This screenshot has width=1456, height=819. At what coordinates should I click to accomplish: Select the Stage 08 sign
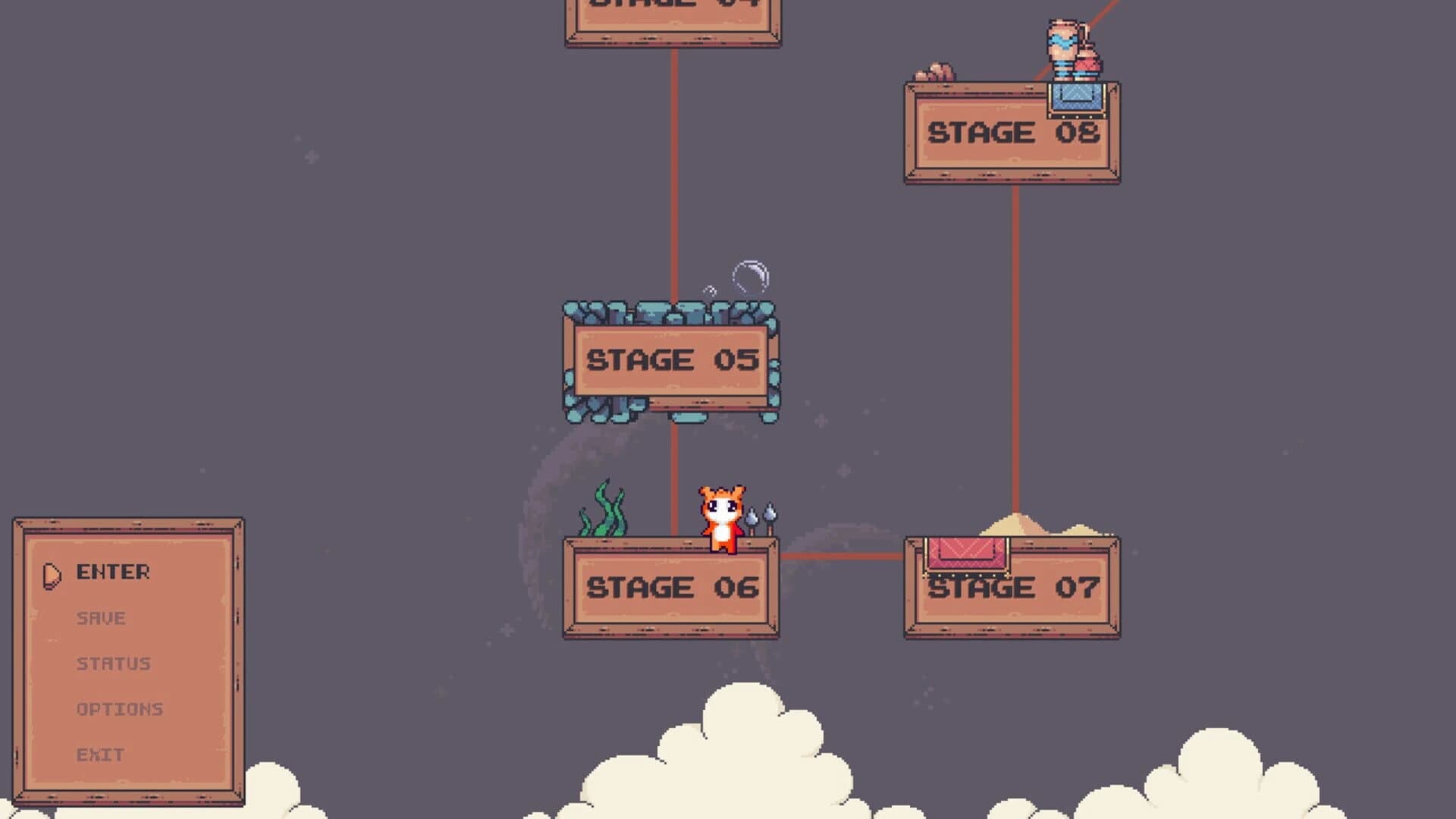[1011, 133]
